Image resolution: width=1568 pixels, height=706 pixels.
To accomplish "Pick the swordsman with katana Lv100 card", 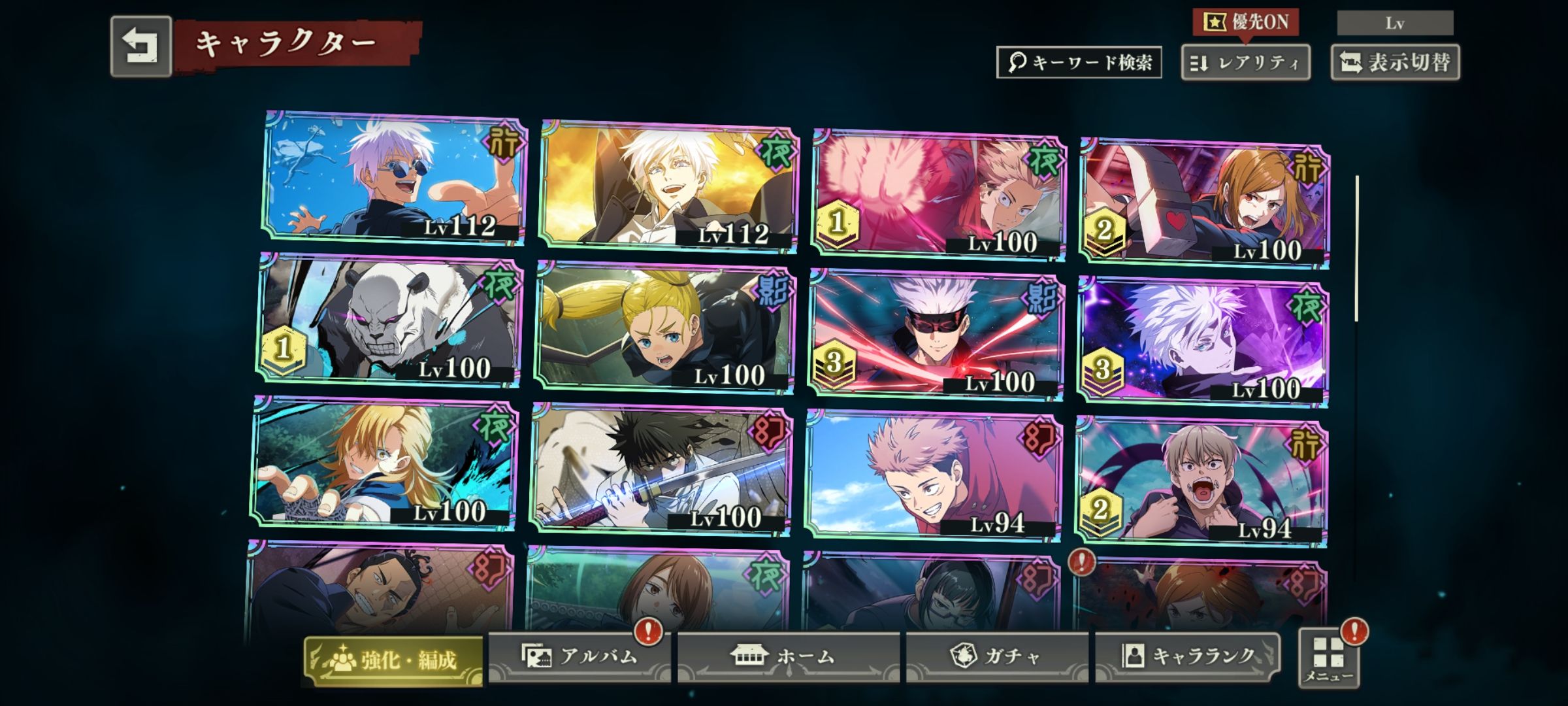I will 660,469.
